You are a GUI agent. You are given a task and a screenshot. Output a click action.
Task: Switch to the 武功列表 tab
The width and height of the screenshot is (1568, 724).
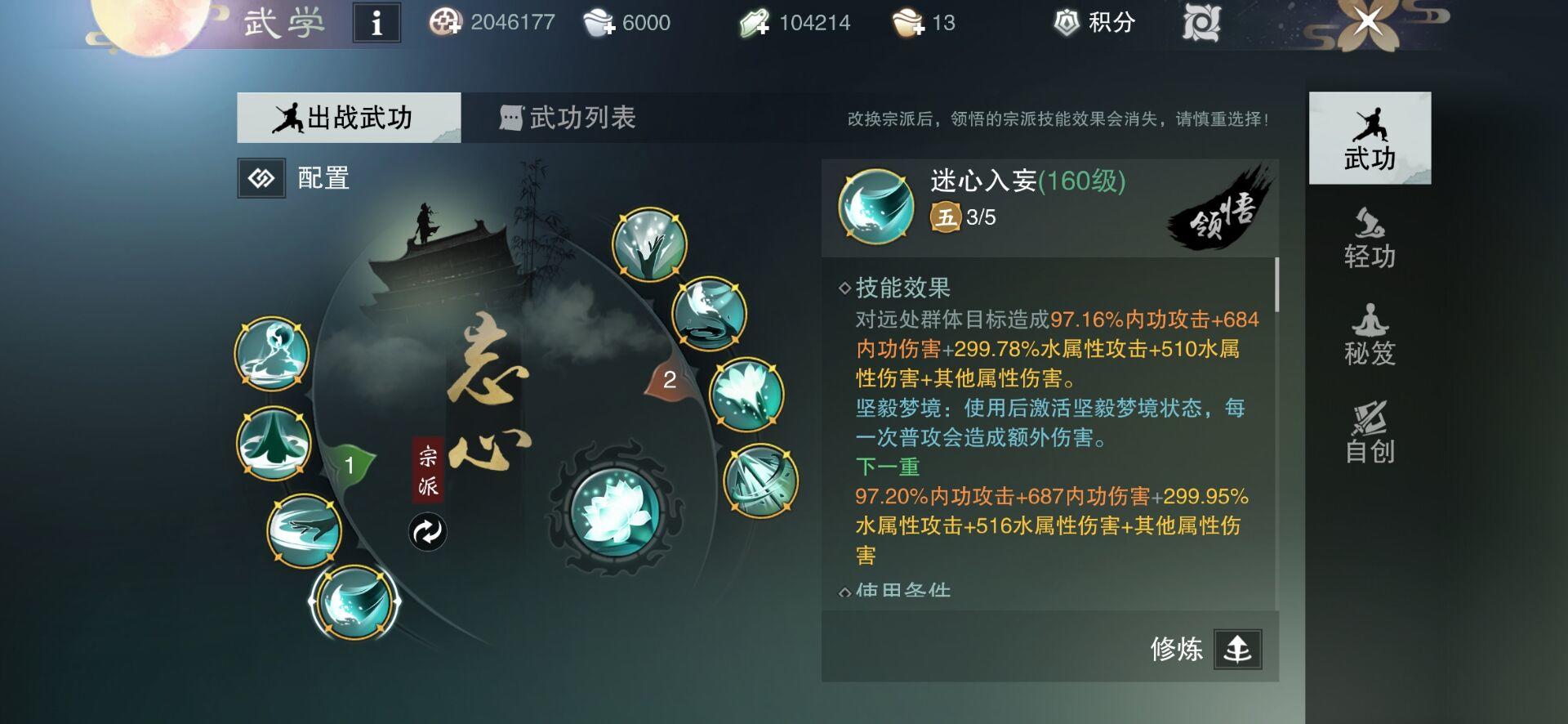point(571,117)
